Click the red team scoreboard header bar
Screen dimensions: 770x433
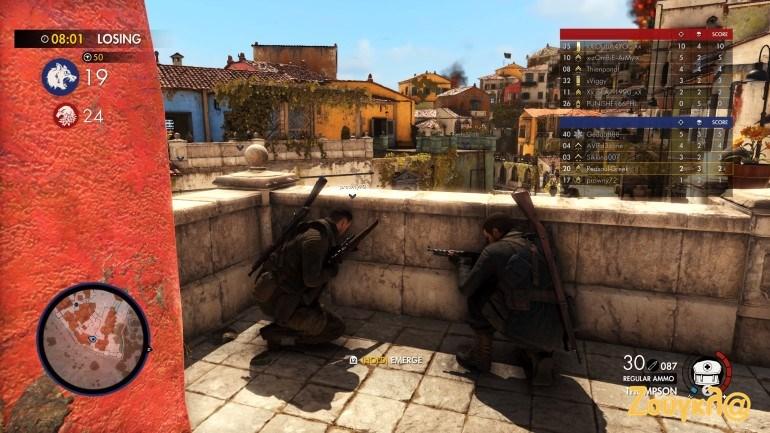(646, 34)
